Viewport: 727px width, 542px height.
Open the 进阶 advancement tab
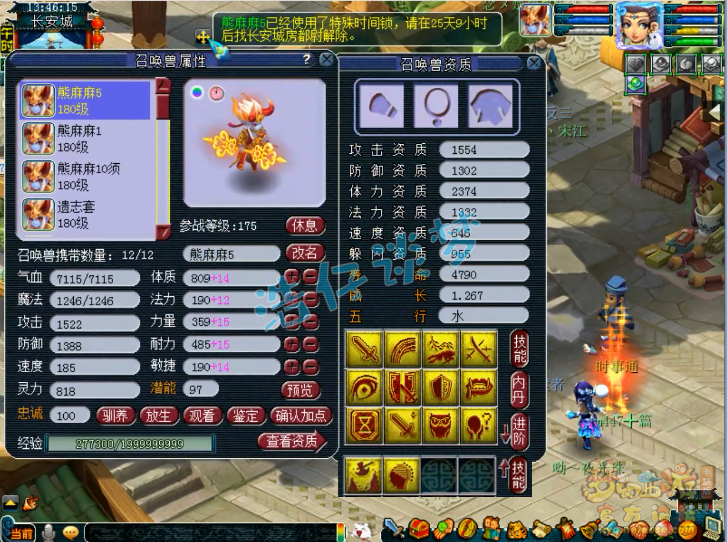[518, 428]
